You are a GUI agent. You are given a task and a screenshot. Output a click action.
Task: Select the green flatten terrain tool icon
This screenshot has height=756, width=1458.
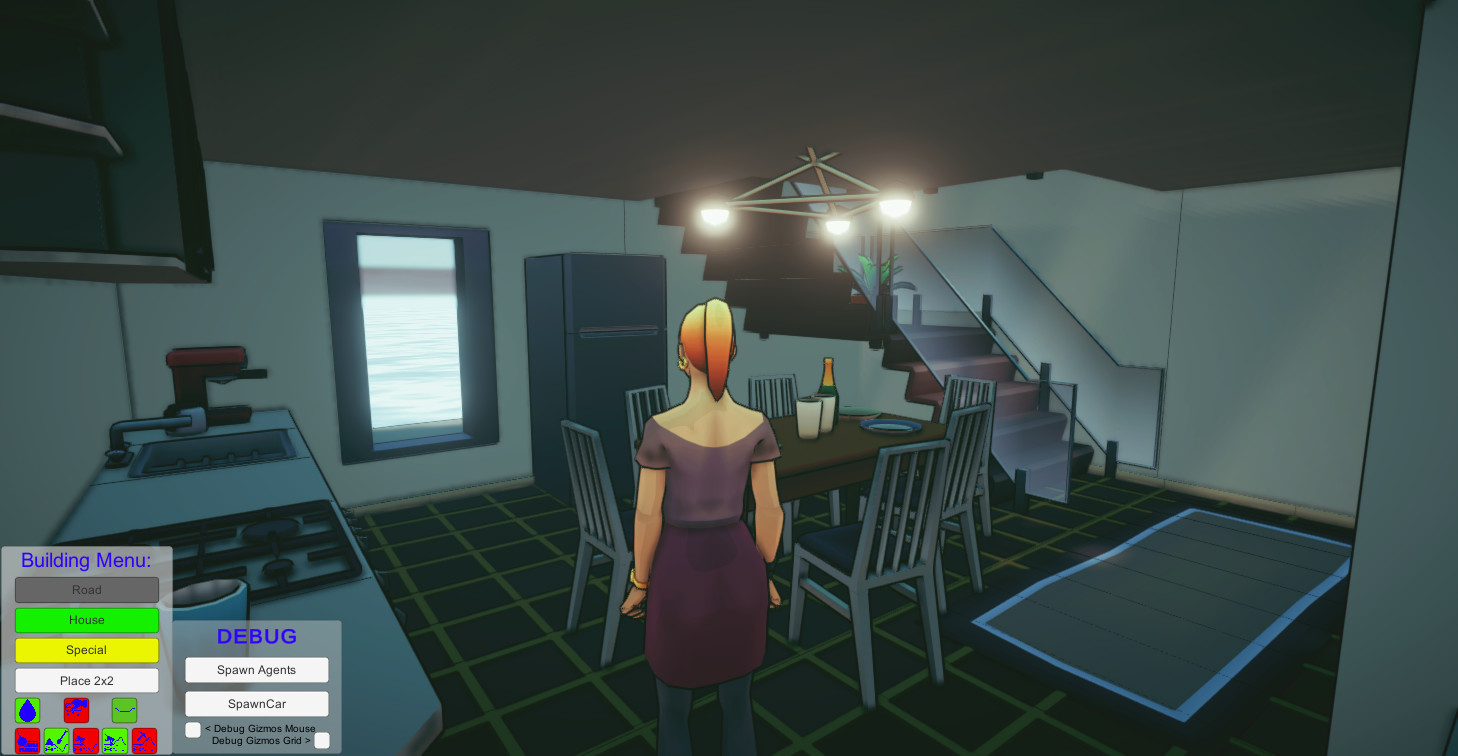pos(125,710)
